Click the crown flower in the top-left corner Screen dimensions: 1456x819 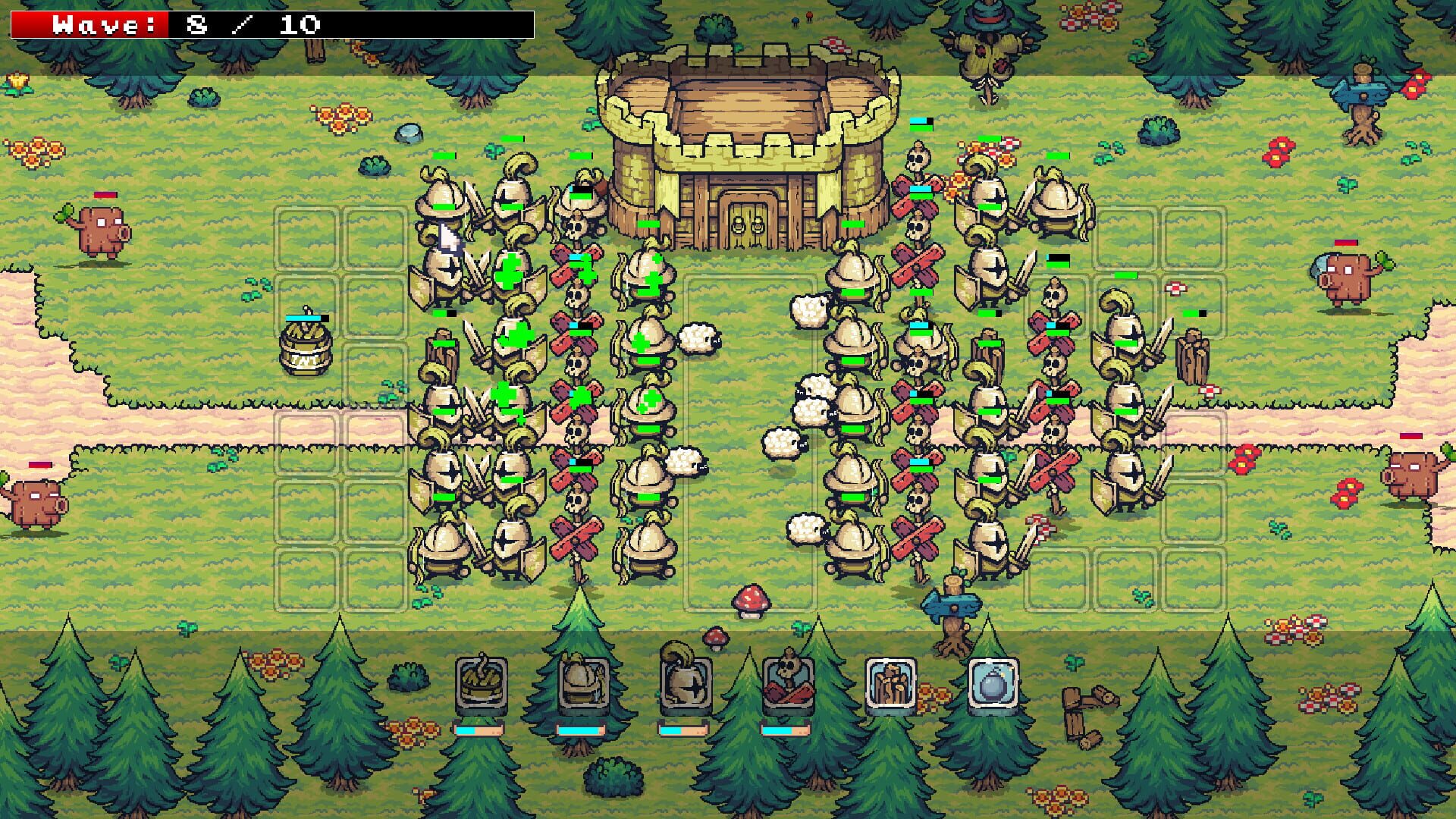17,81
